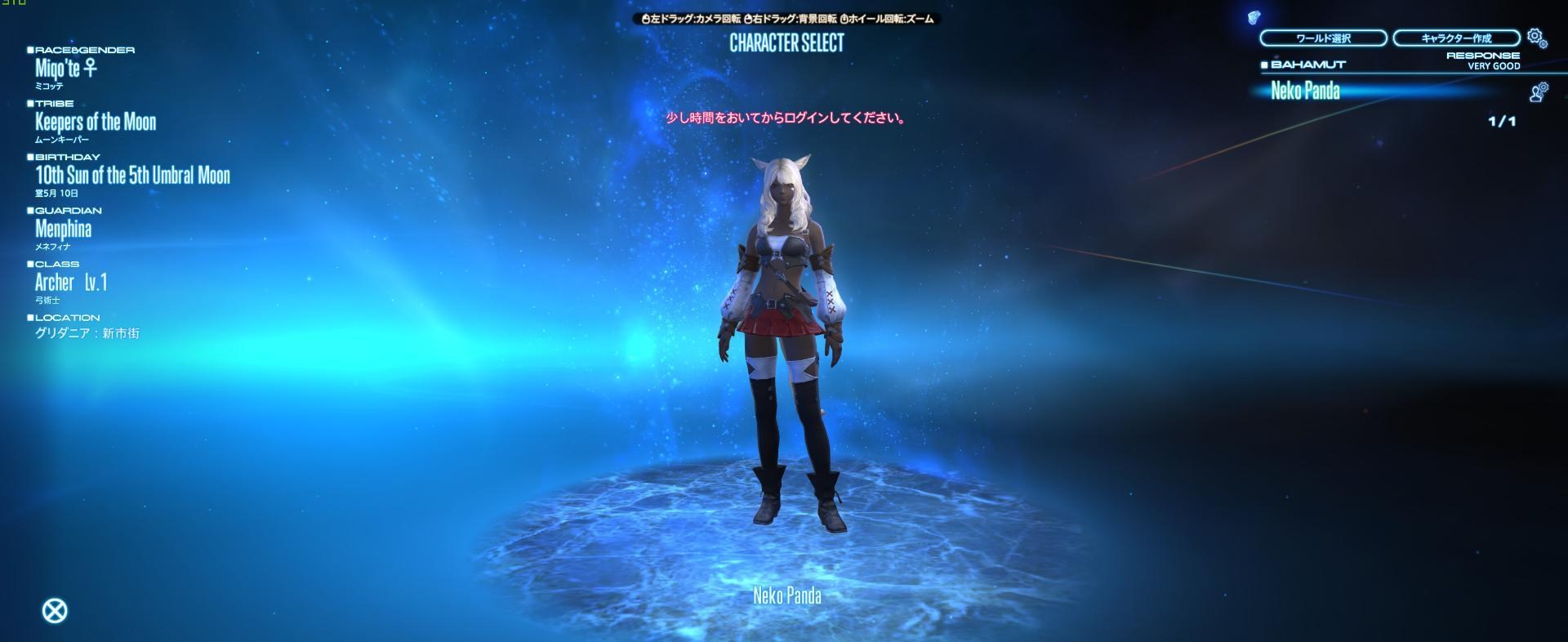Image resolution: width=1568 pixels, height=642 pixels.
Task: Expand the BIRTHDAY info section
Action: coord(30,156)
